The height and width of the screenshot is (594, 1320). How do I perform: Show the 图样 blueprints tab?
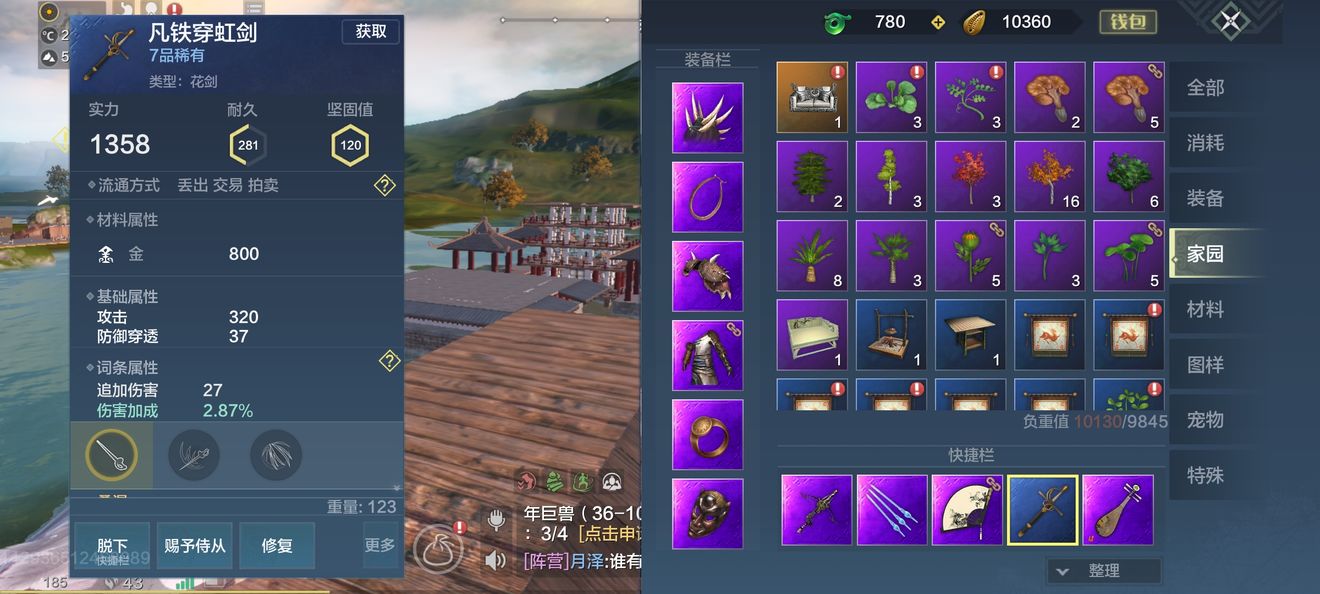[x=1205, y=364]
